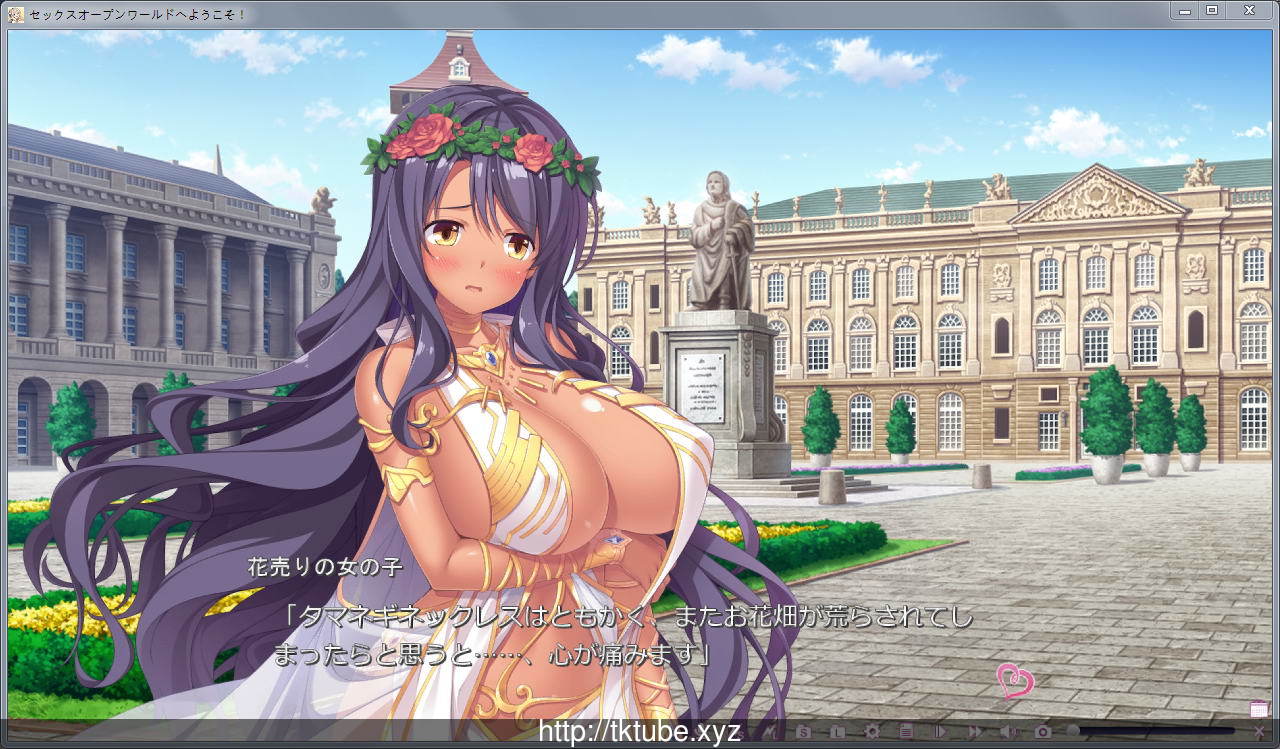This screenshot has height=749, width=1280.
Task: Maximize the game window
Action: tap(1212, 10)
